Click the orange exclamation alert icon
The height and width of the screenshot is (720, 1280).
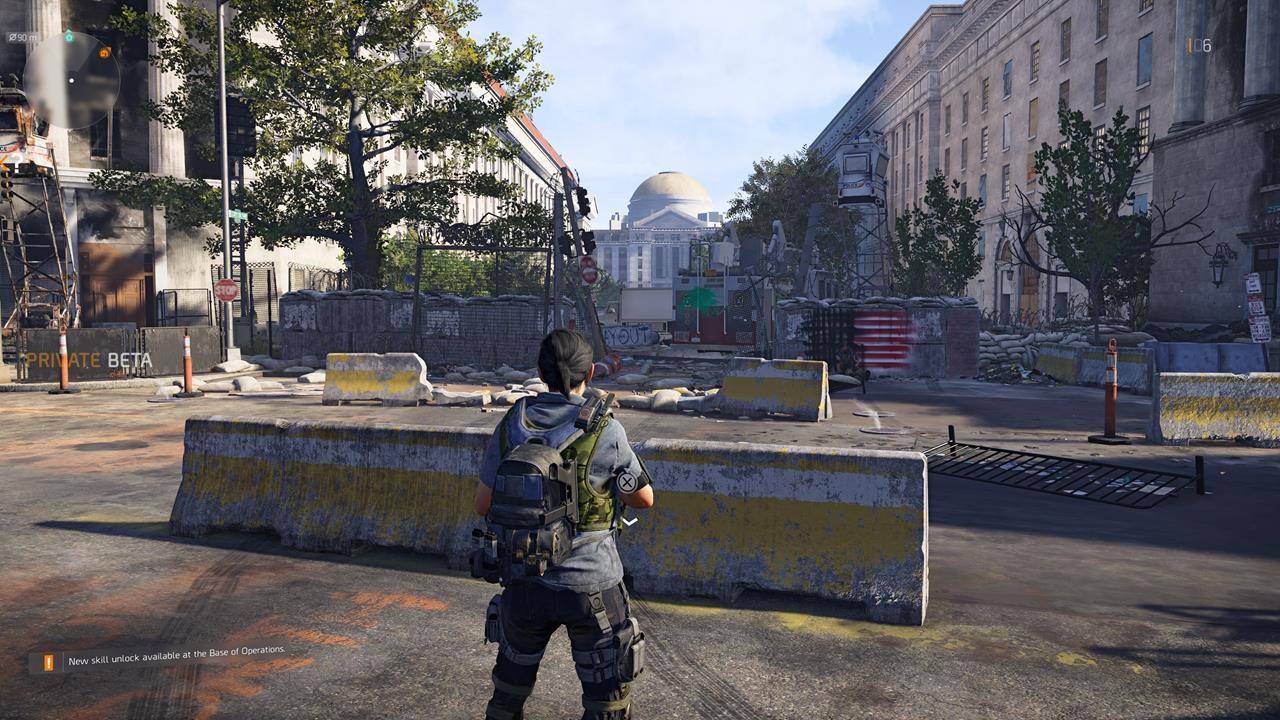(46, 662)
